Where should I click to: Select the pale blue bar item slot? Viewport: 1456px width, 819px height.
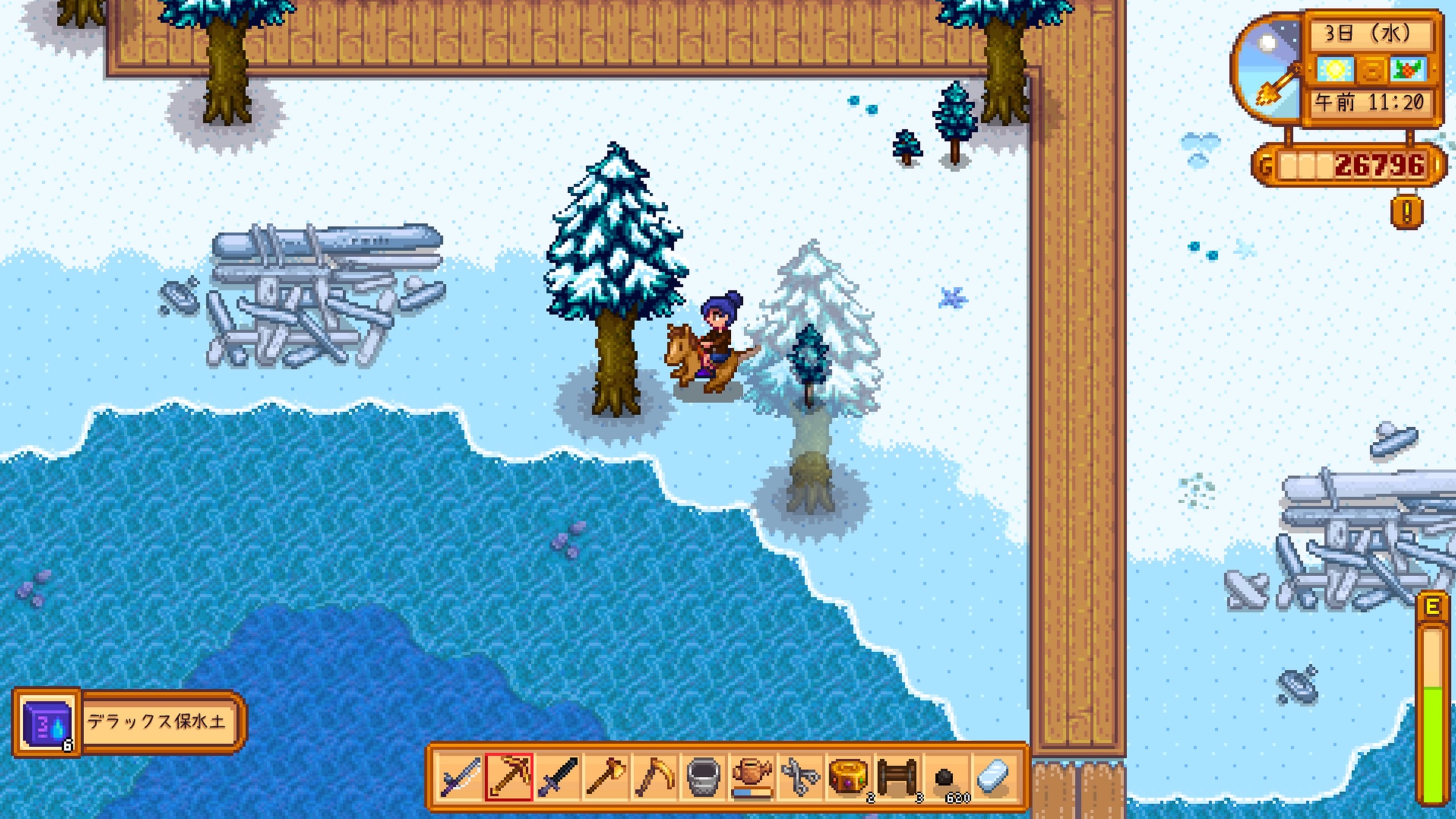click(x=994, y=777)
